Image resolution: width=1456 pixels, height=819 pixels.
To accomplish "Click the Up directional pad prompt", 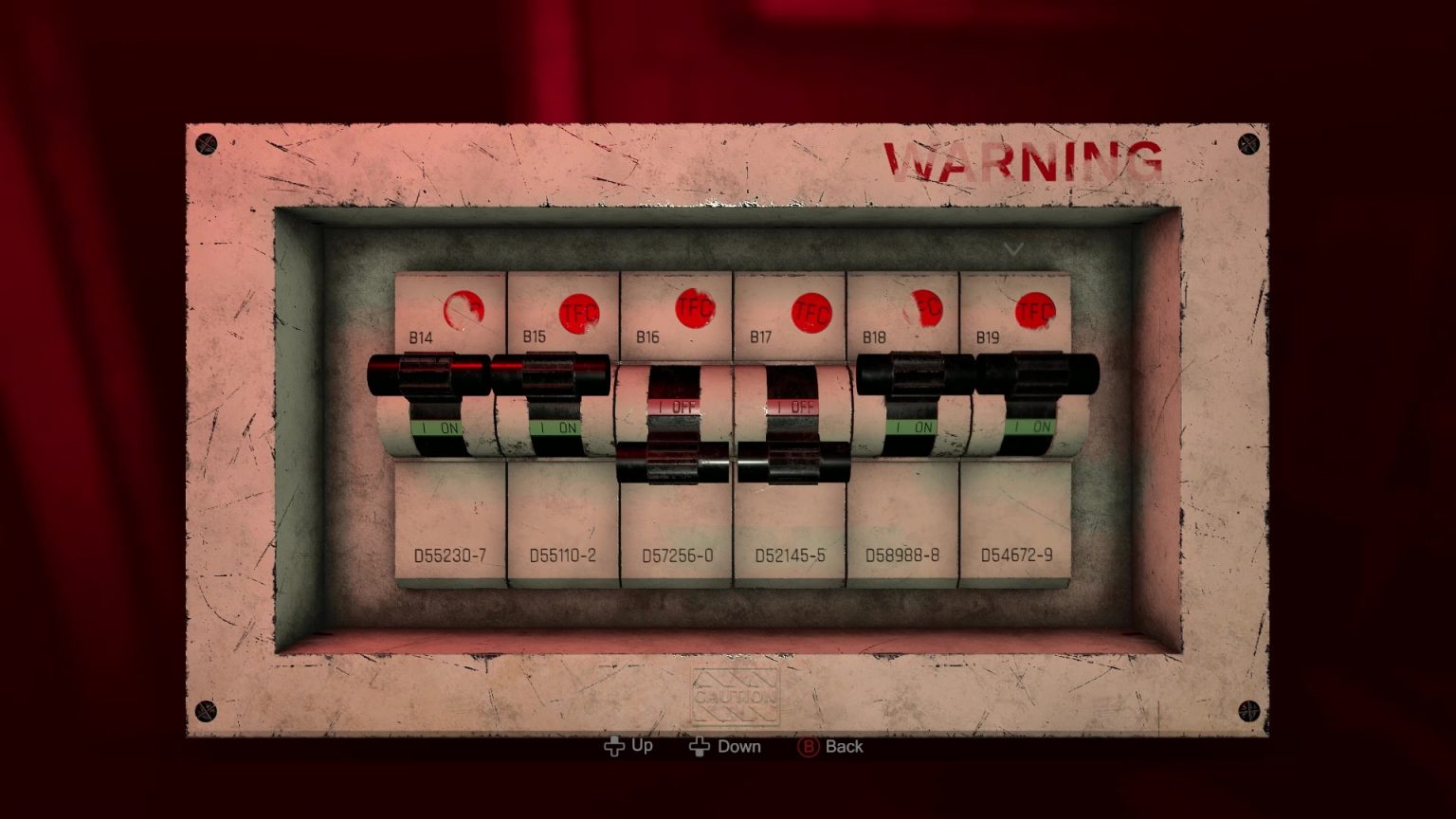I will tap(628, 746).
